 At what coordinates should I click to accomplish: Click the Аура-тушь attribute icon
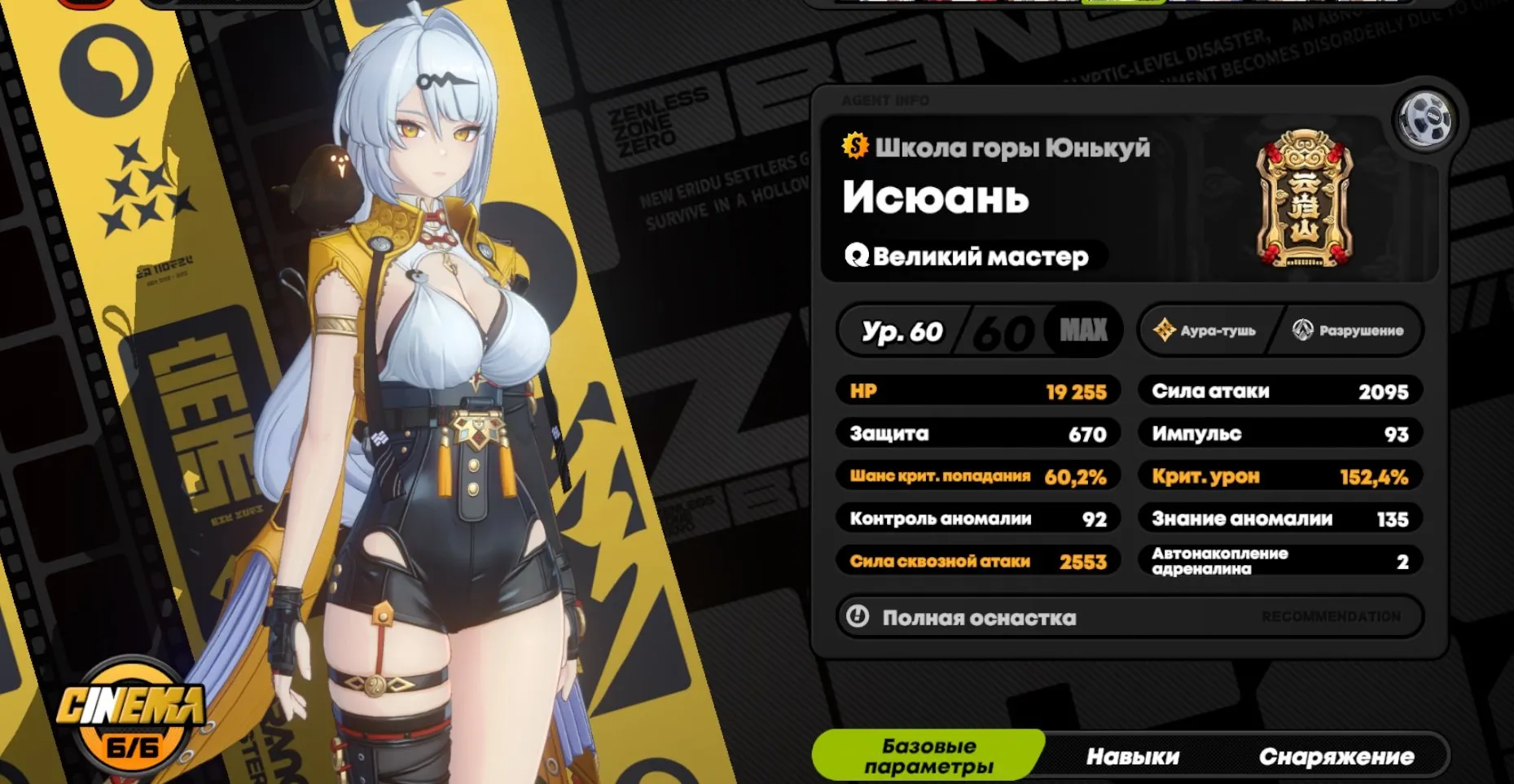tap(1165, 331)
